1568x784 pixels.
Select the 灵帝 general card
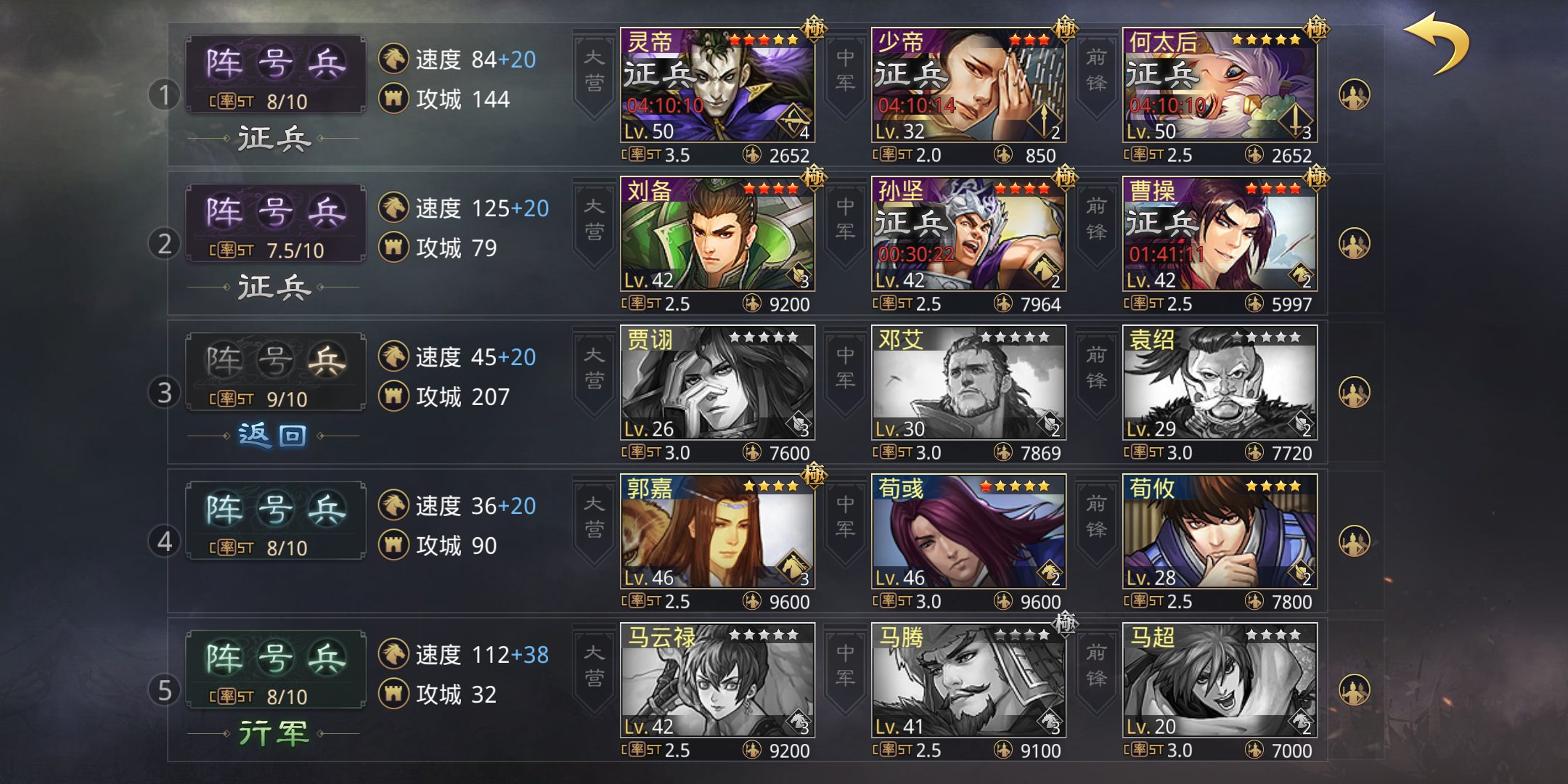pyautogui.click(x=717, y=86)
